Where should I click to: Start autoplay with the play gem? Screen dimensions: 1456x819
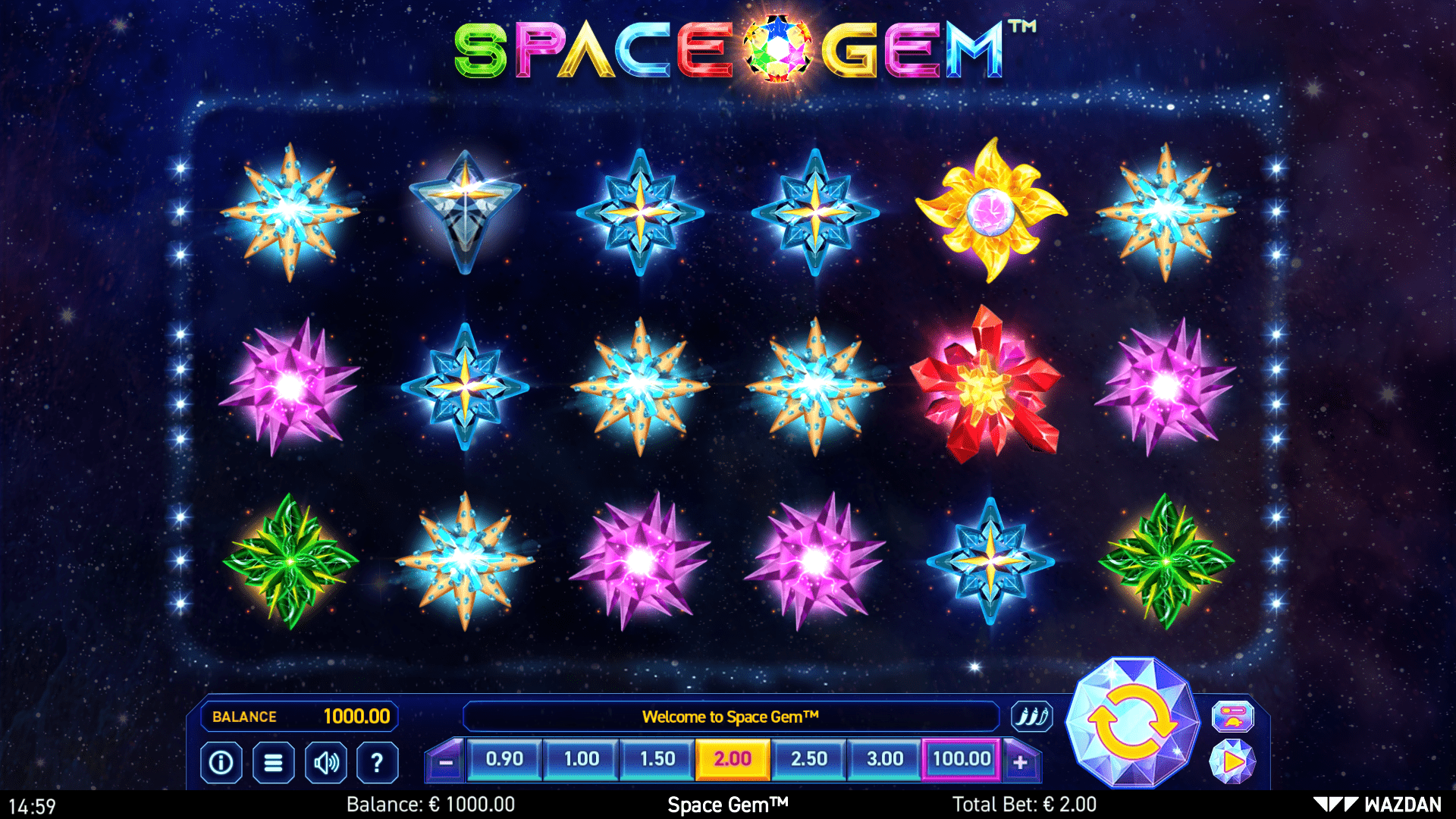click(x=1233, y=761)
